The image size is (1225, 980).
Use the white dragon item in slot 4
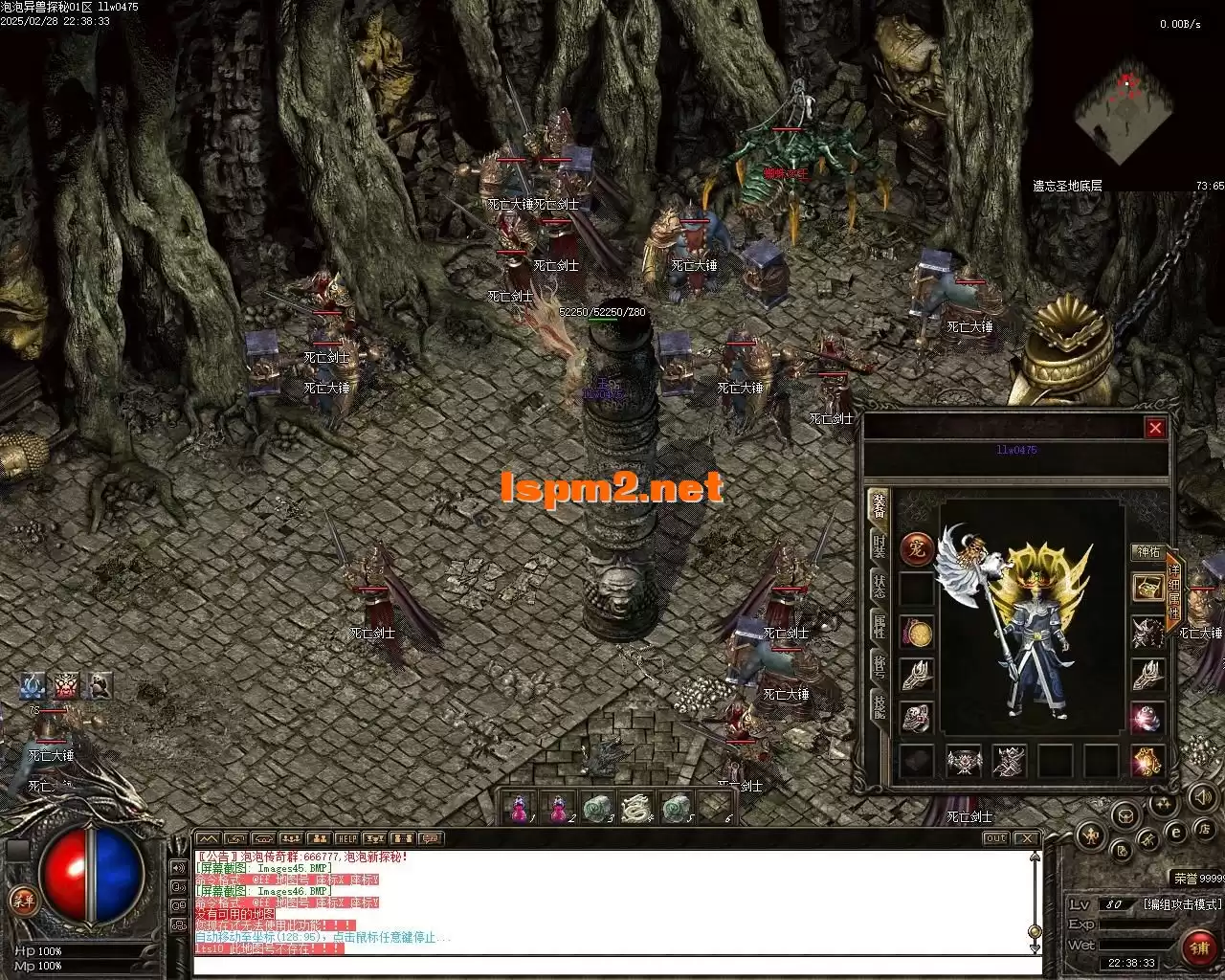click(x=635, y=808)
